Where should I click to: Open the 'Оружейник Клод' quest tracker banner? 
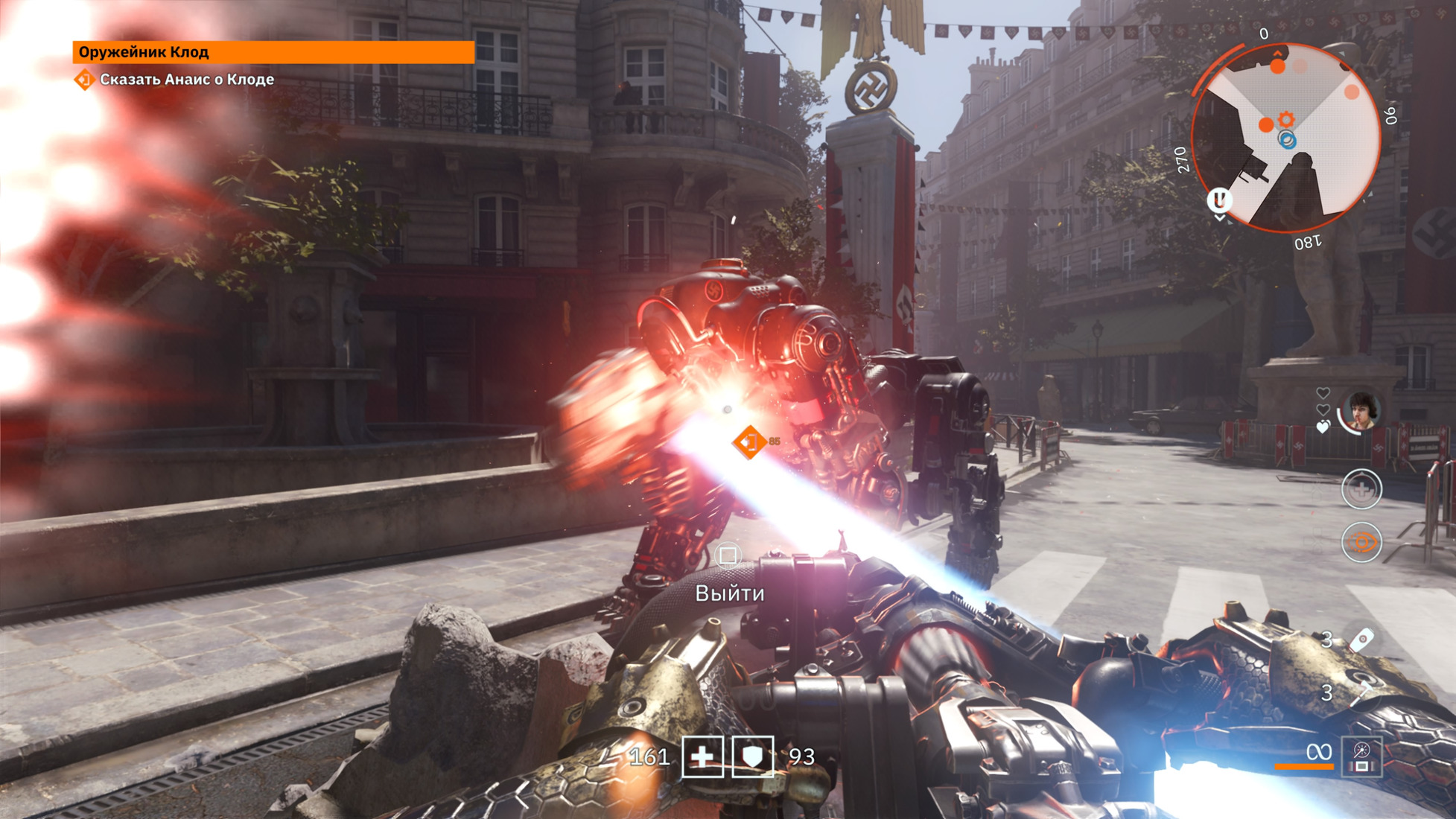273,52
